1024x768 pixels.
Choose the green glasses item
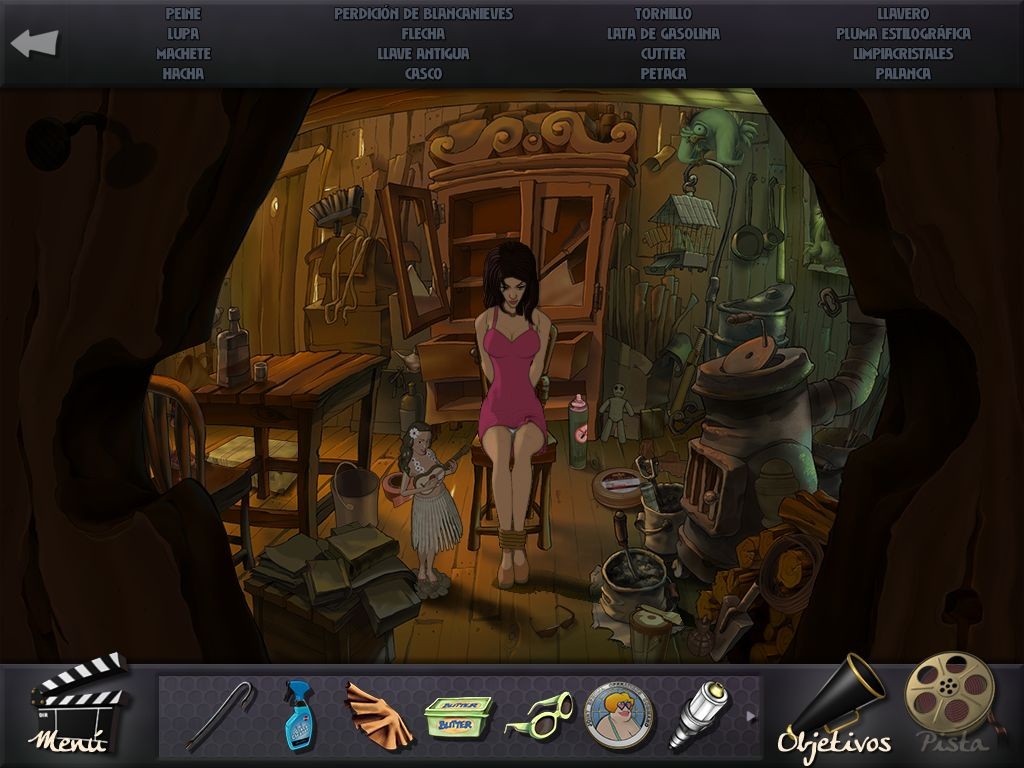point(538,715)
